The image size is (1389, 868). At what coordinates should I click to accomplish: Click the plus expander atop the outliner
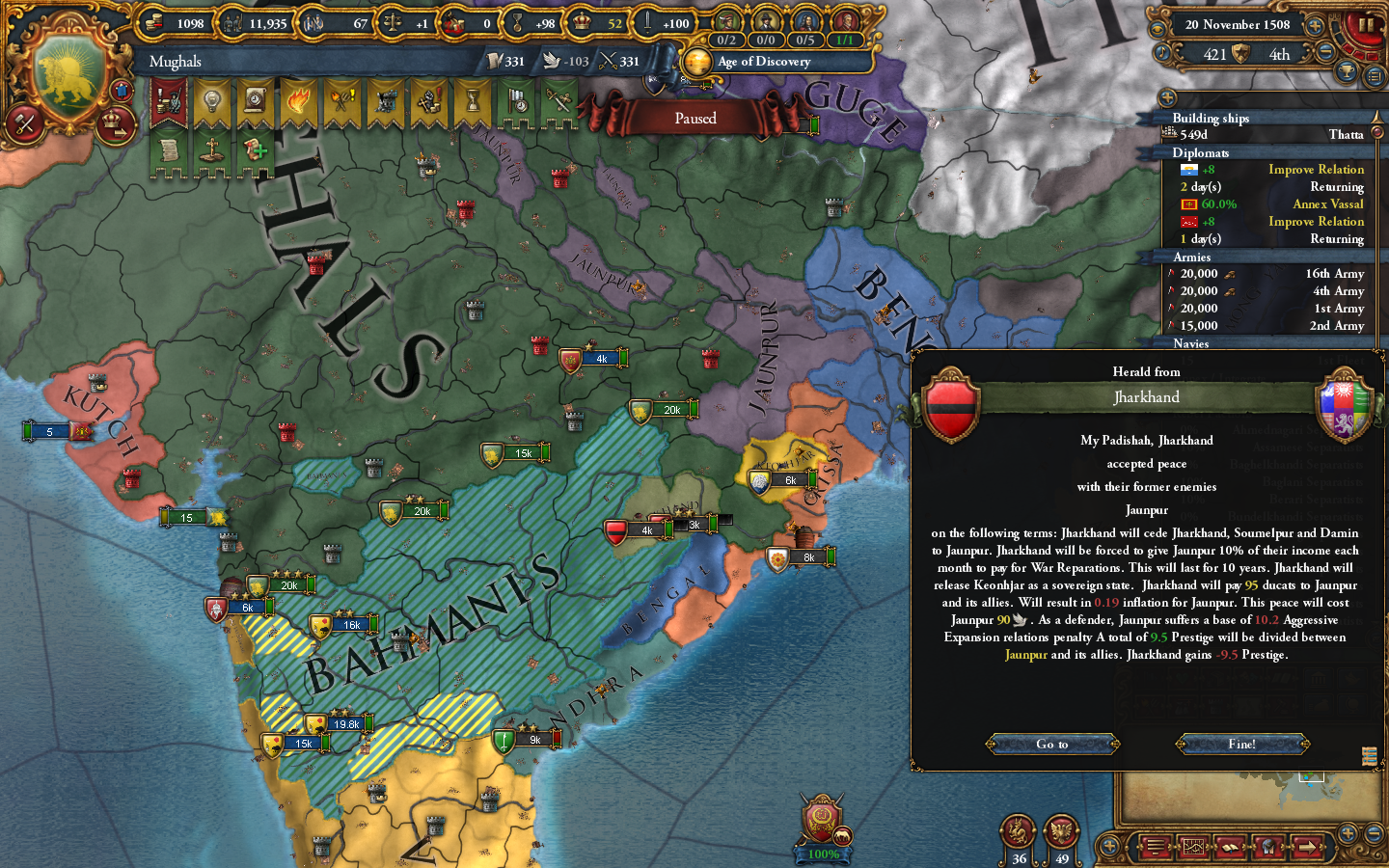click(1167, 97)
